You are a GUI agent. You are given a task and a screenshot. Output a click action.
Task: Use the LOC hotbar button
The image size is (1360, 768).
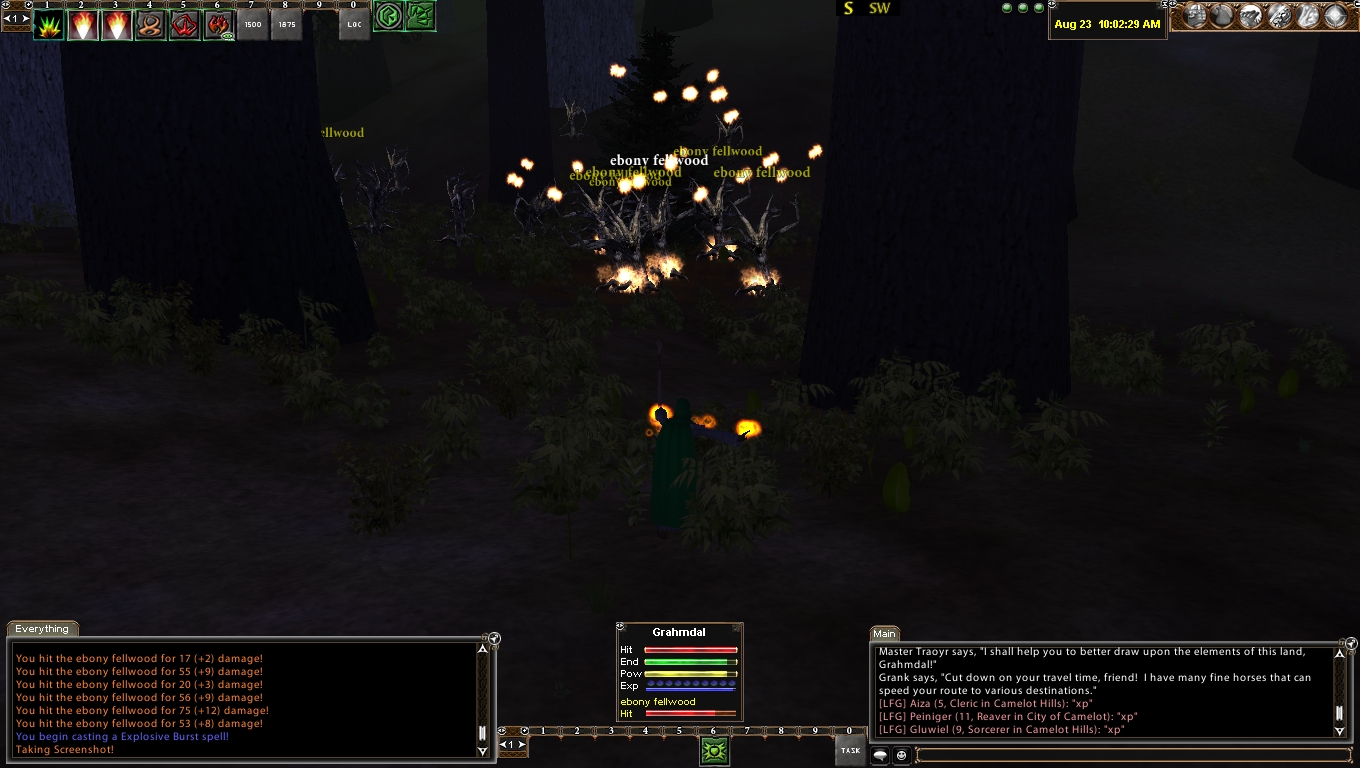354,25
